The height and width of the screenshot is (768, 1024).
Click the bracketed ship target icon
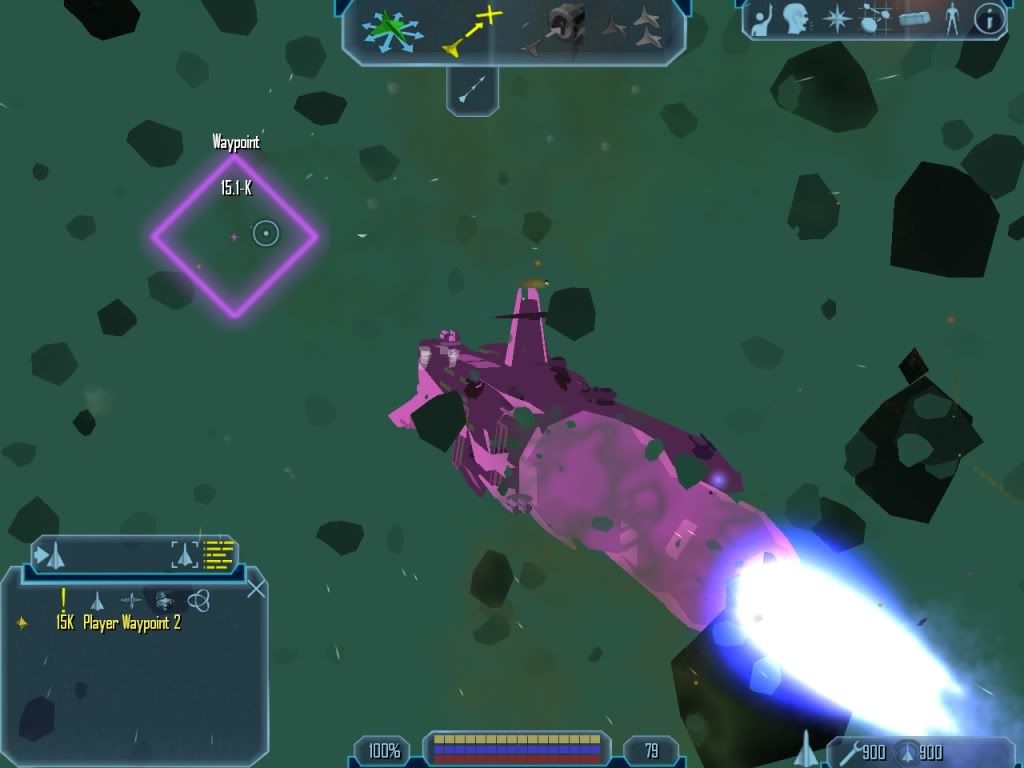184,554
